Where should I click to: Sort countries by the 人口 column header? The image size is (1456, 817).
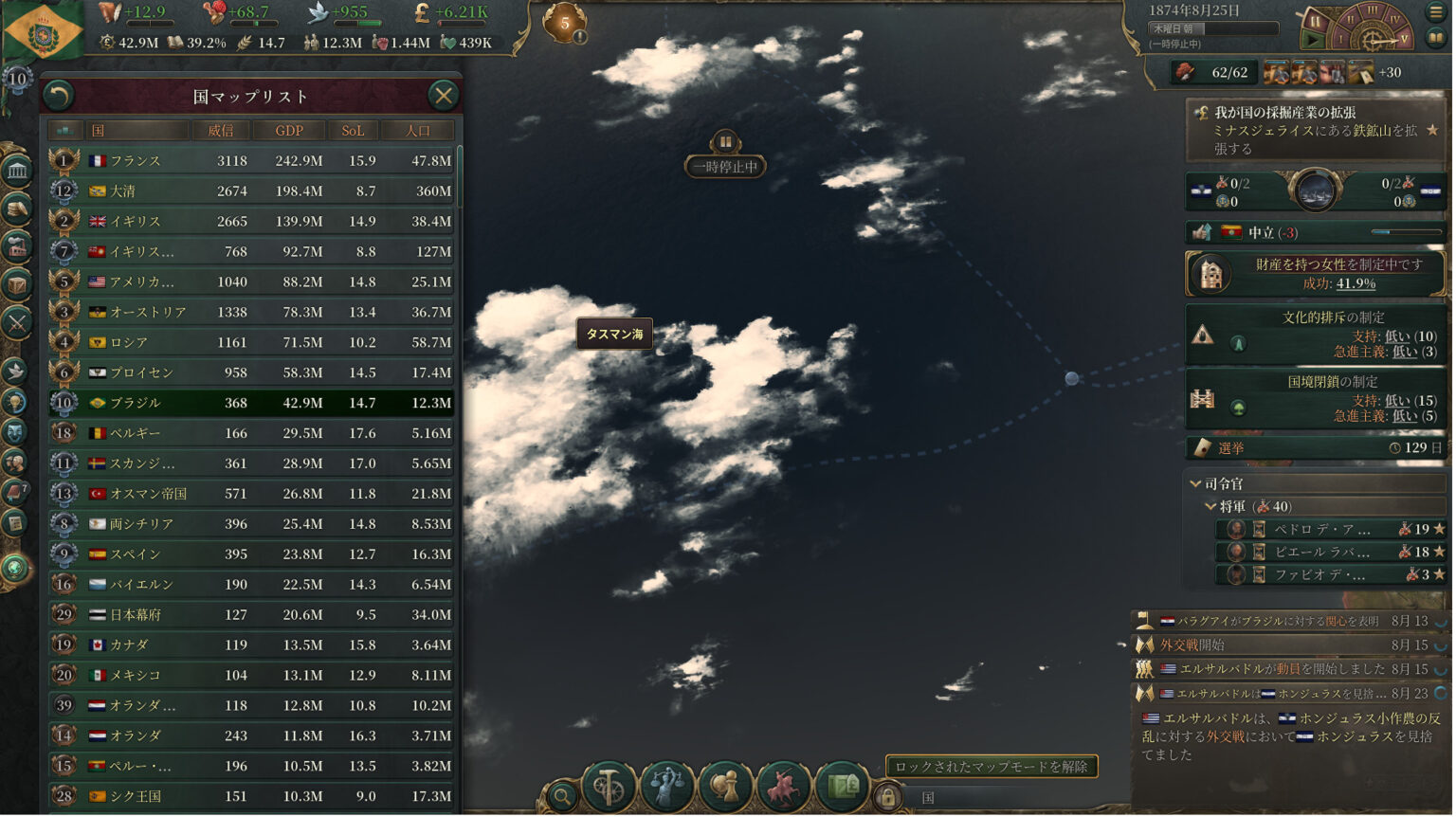click(x=418, y=130)
